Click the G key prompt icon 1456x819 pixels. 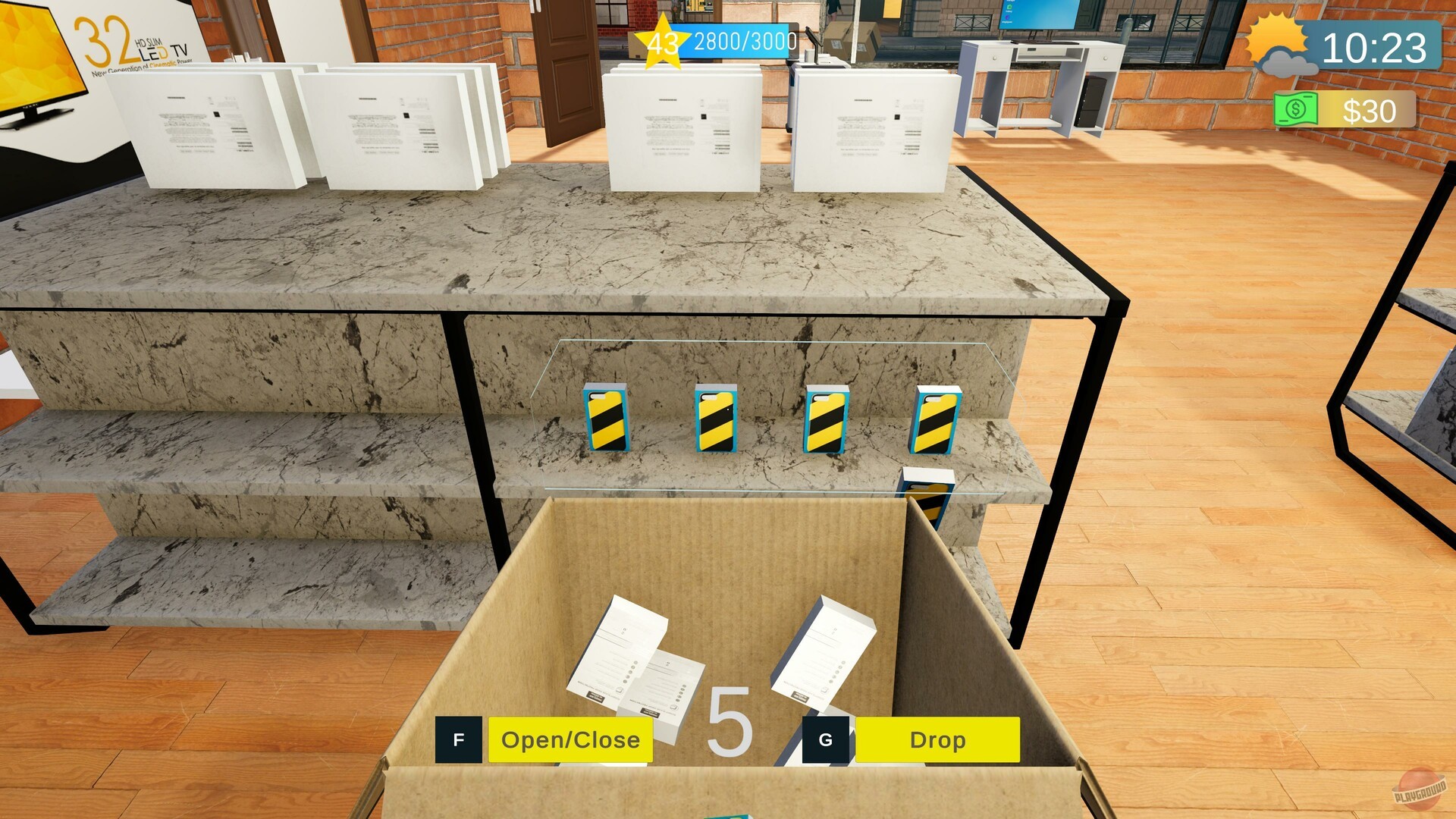[826, 739]
